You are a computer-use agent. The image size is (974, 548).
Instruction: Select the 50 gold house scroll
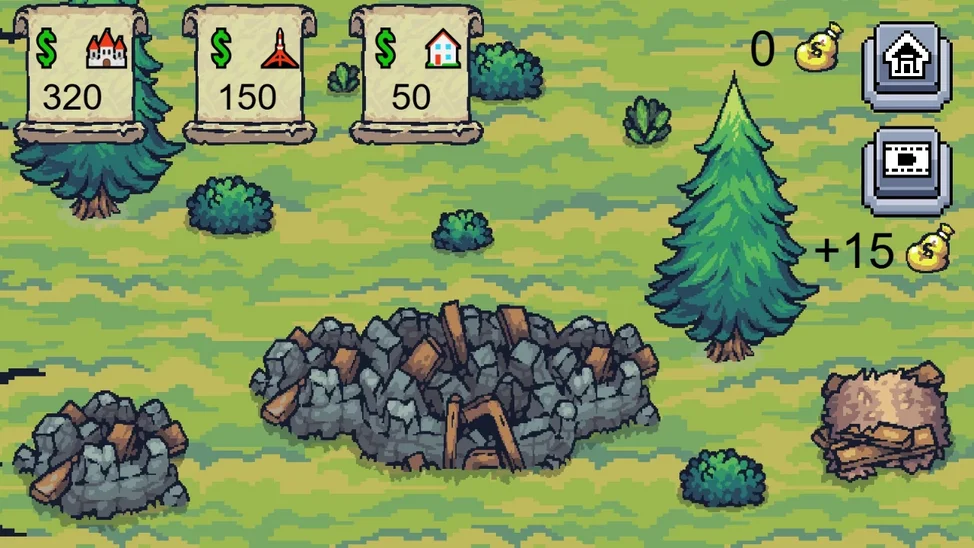pyautogui.click(x=414, y=72)
